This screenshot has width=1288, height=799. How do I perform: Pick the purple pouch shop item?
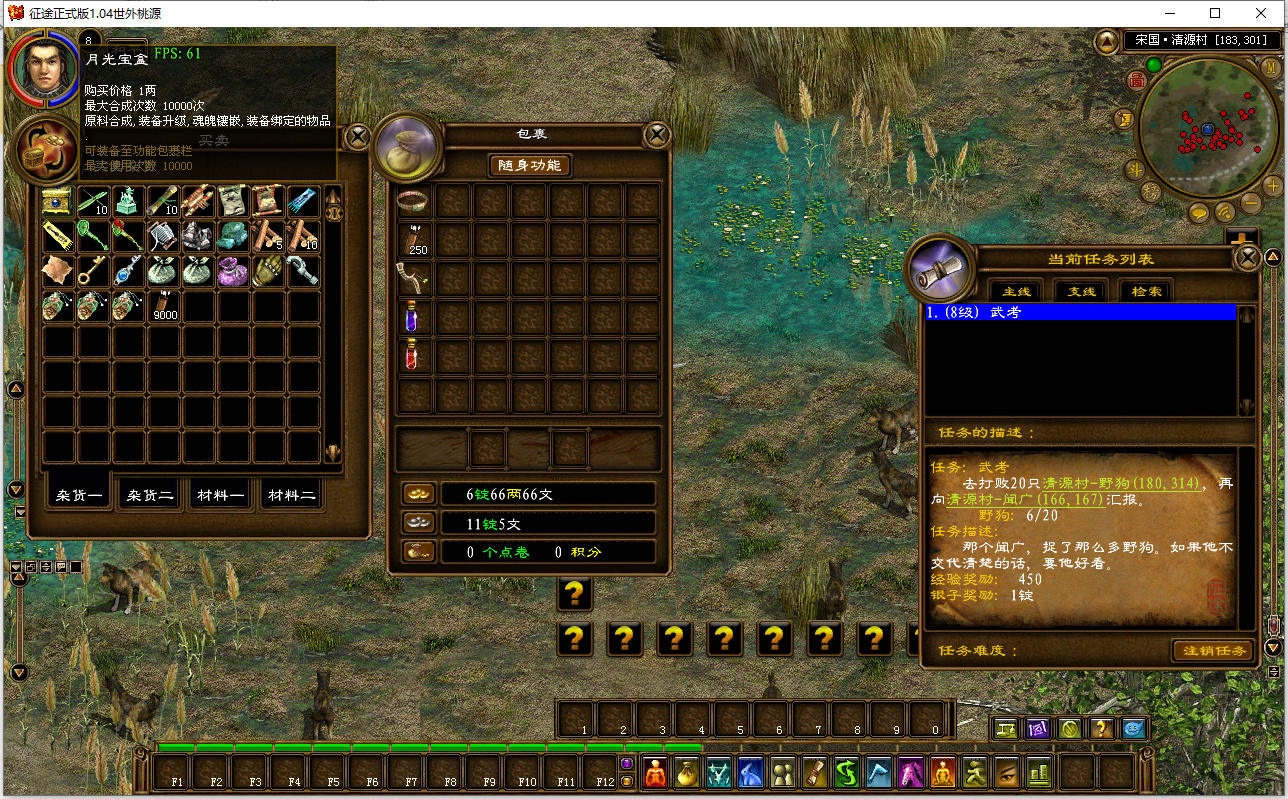click(232, 271)
